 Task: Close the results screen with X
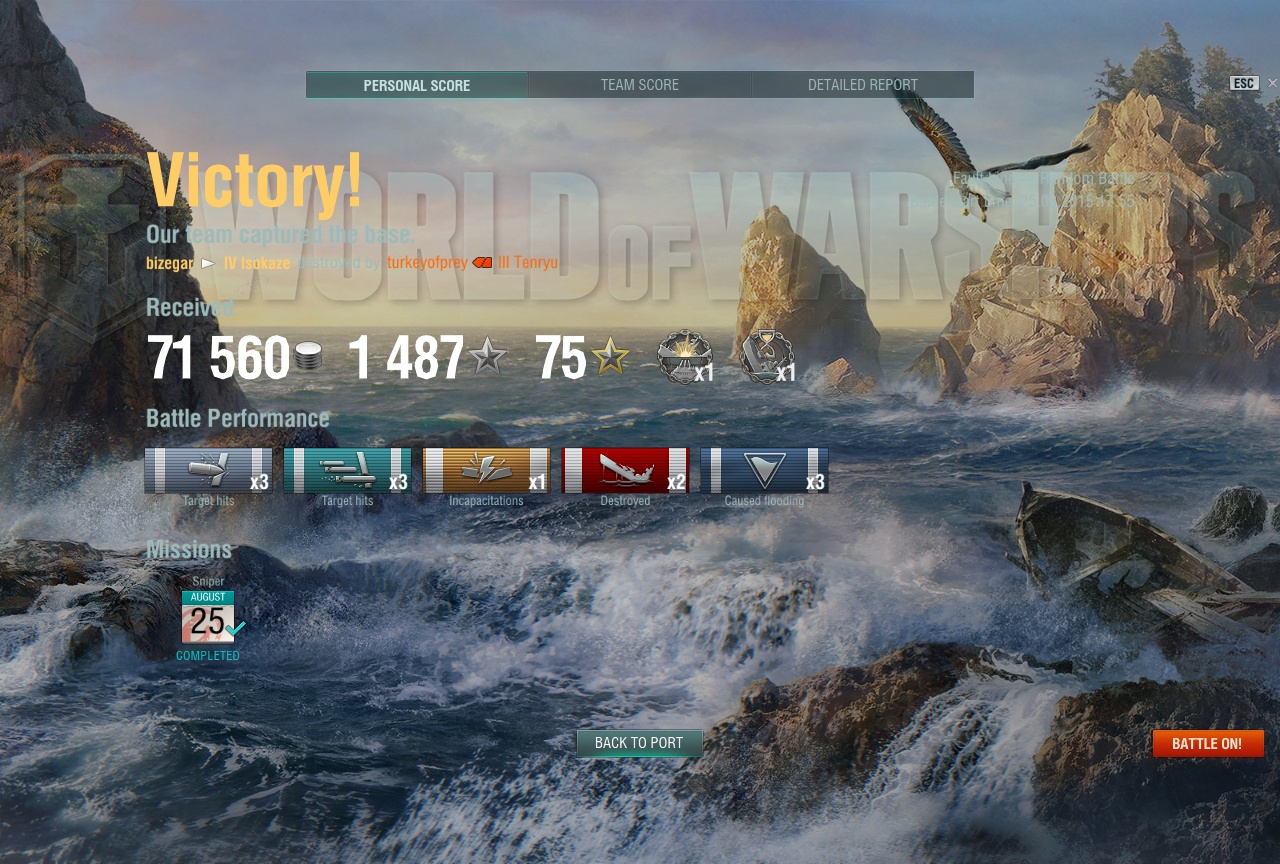tap(1272, 83)
